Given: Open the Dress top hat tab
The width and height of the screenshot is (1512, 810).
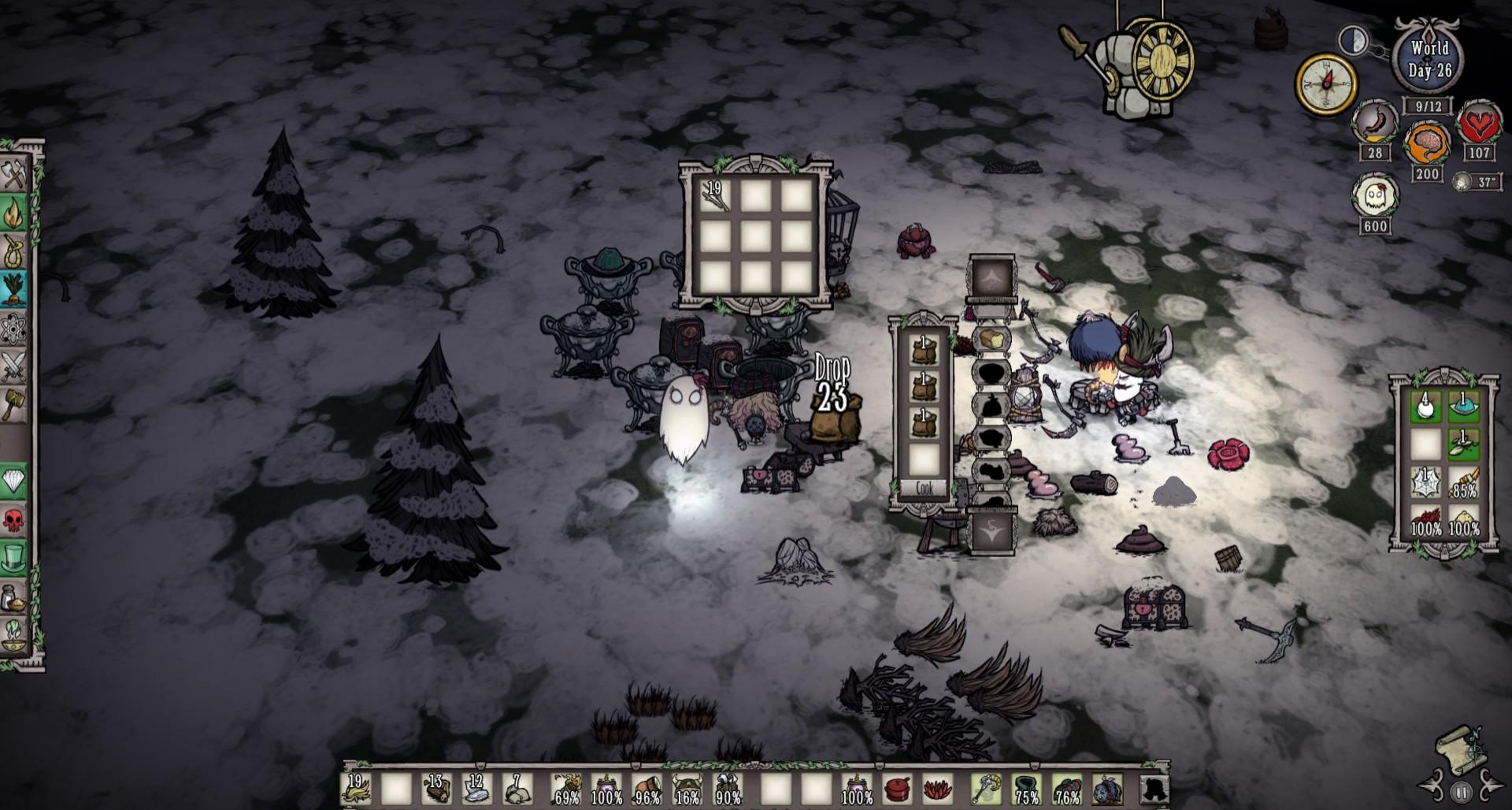Looking at the screenshot, I should point(15,558).
